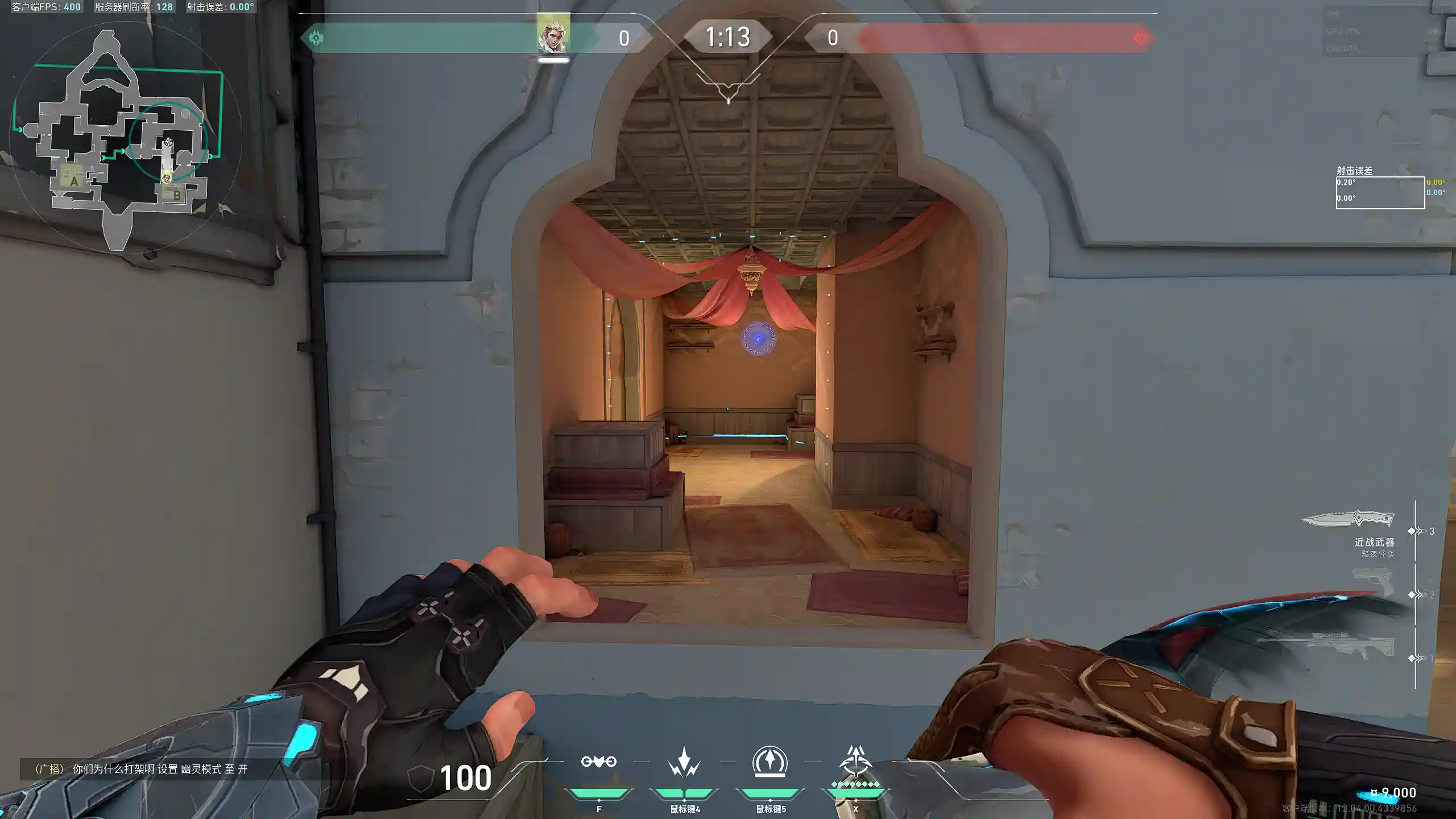
Task: Activate the Owl Drone ability icon
Action: pos(598,762)
